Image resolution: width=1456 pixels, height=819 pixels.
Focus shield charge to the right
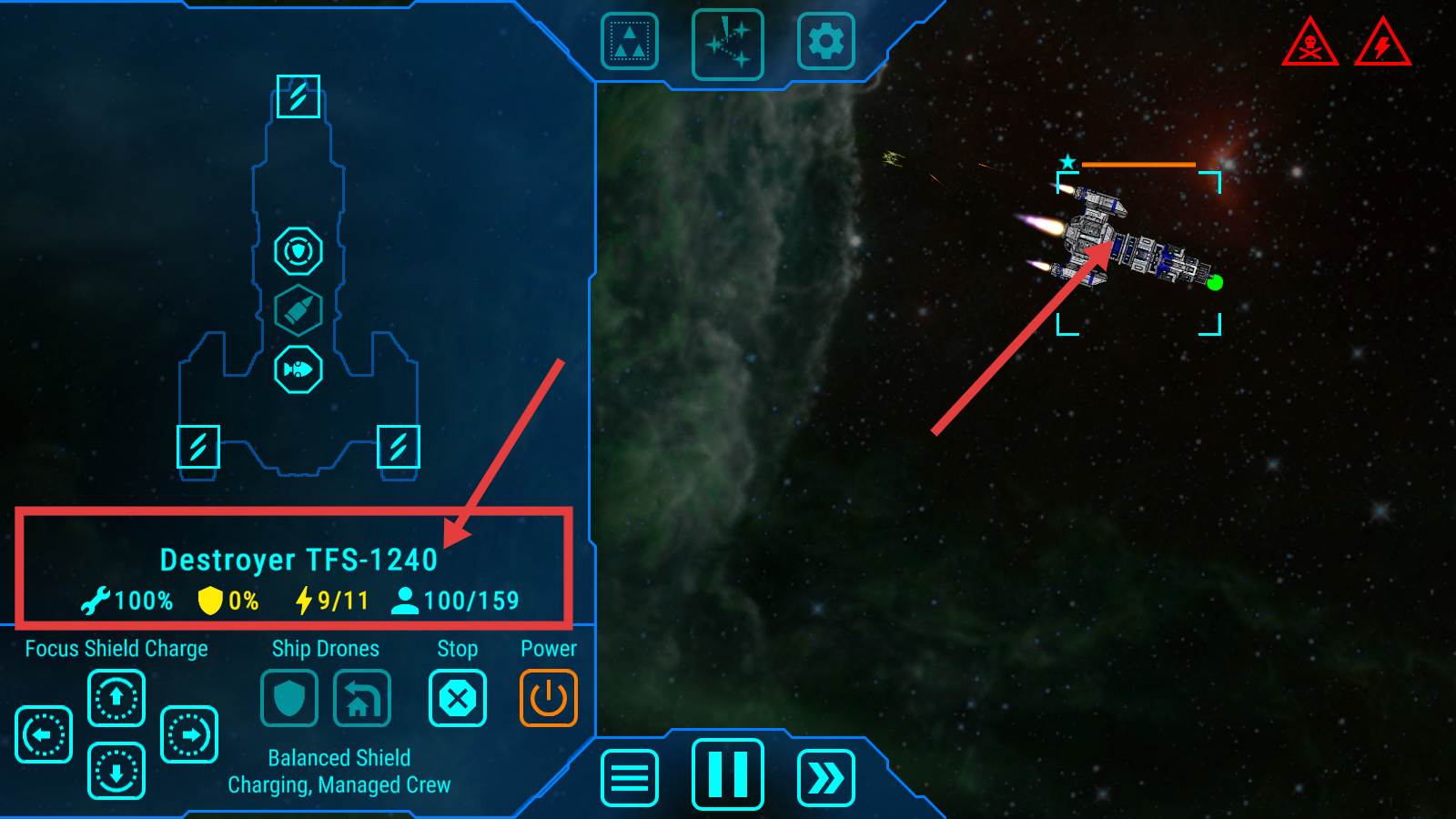pos(188,734)
